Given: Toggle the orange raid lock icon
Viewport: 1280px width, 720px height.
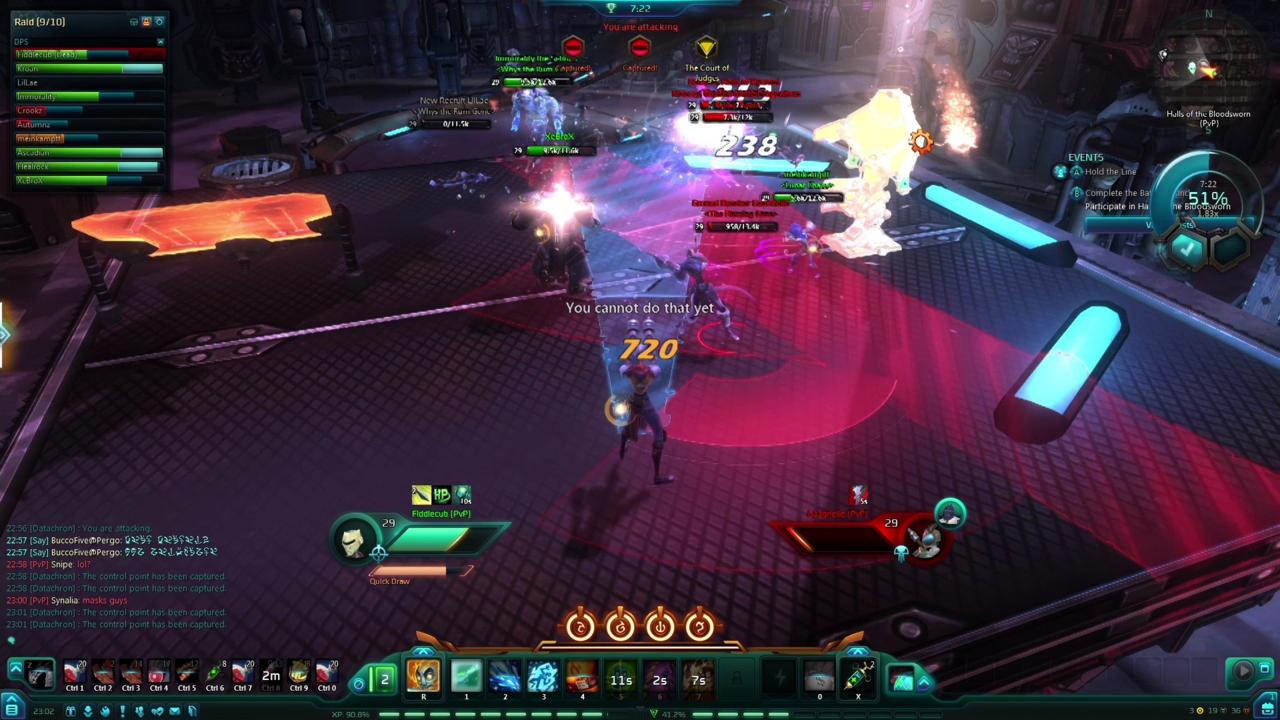Looking at the screenshot, I should [x=147, y=21].
